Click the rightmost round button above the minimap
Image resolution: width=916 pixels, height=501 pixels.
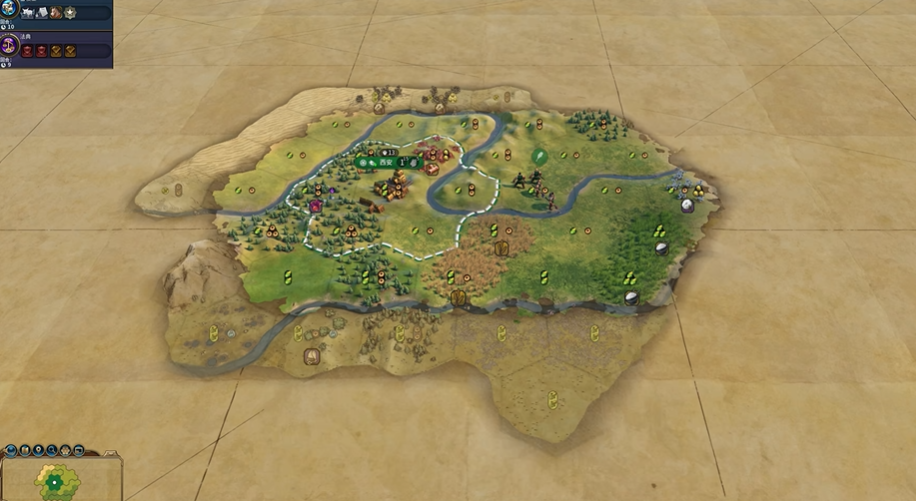[78, 451]
